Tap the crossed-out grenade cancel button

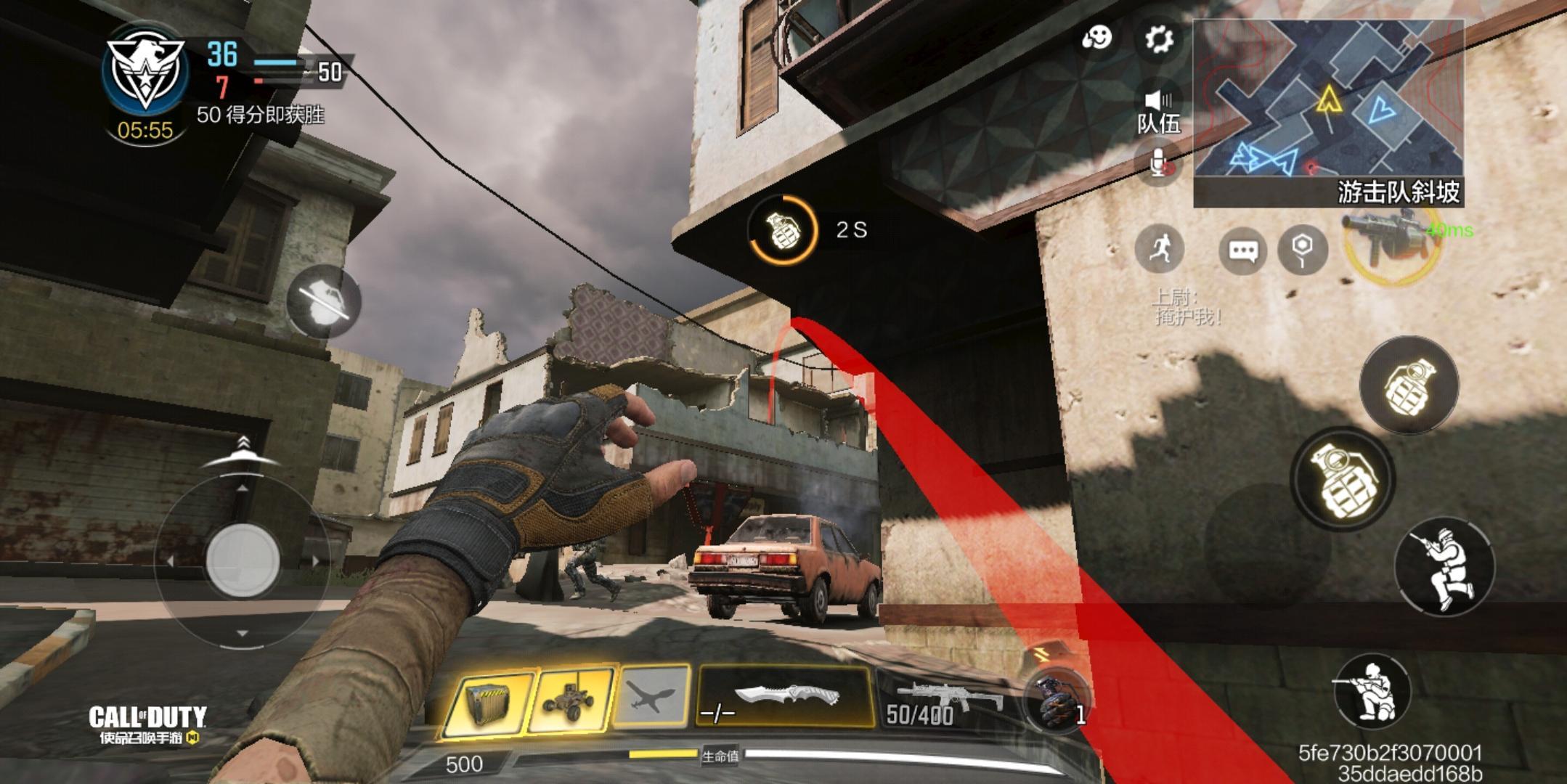point(324,301)
